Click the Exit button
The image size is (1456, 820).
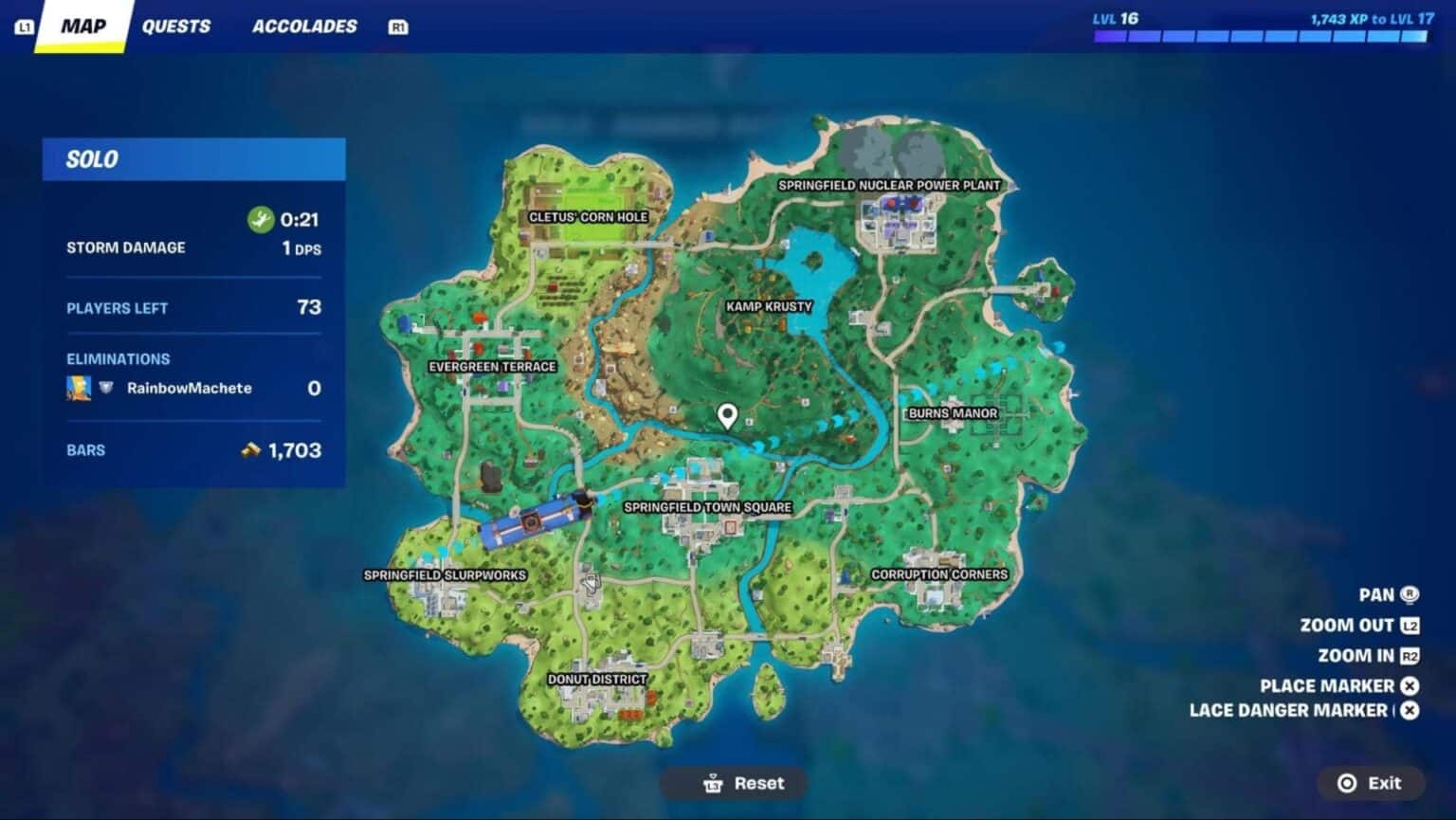tap(1371, 783)
